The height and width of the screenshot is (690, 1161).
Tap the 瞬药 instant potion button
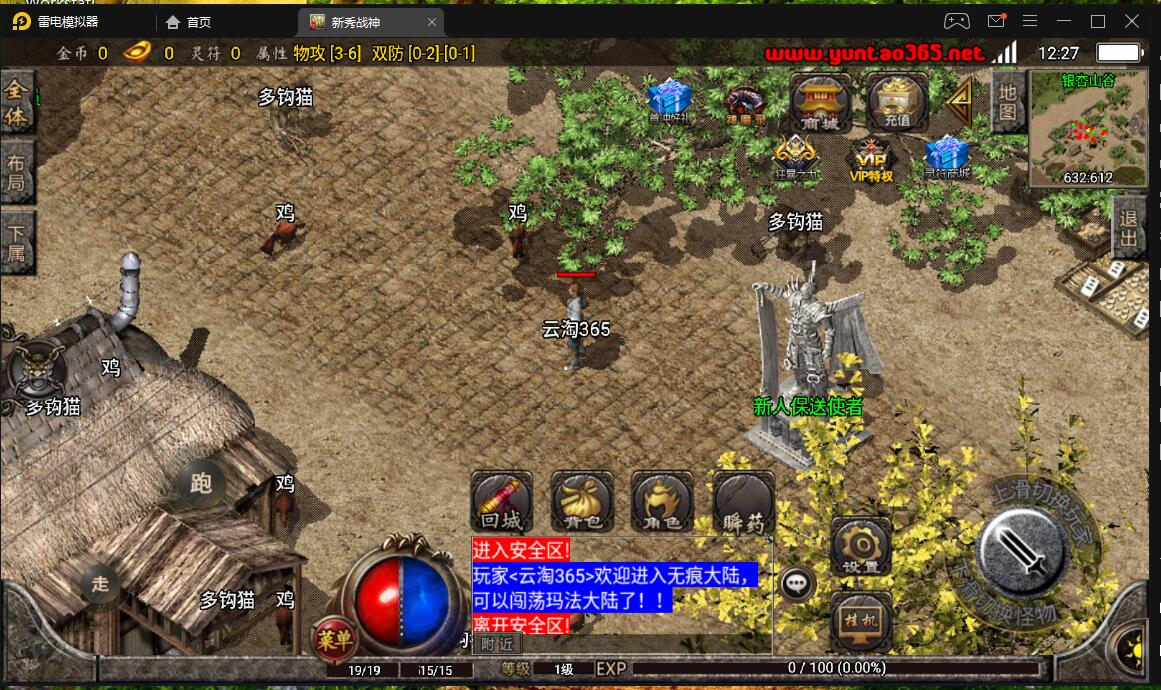point(743,501)
